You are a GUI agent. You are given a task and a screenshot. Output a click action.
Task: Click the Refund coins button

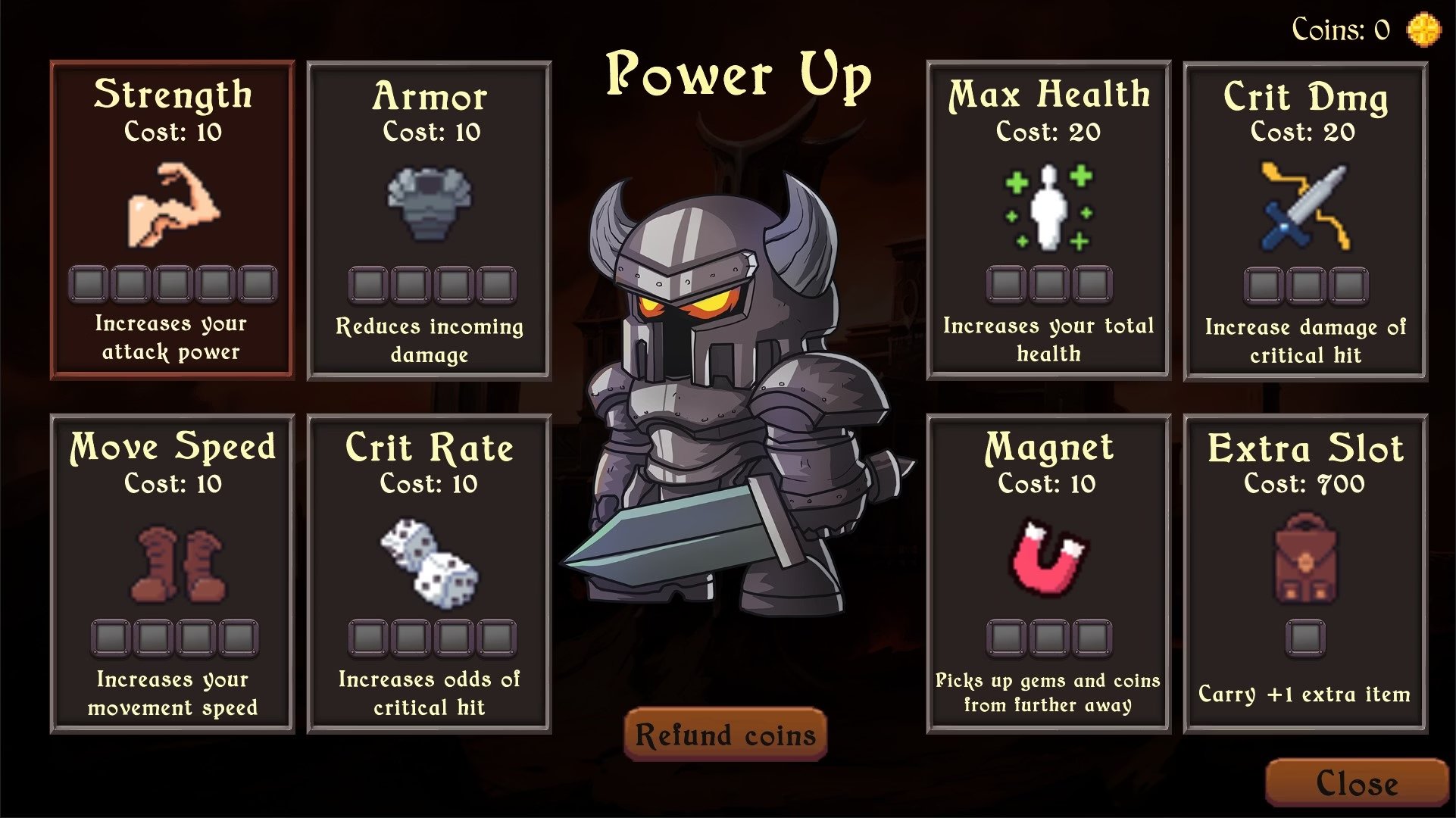point(725,734)
